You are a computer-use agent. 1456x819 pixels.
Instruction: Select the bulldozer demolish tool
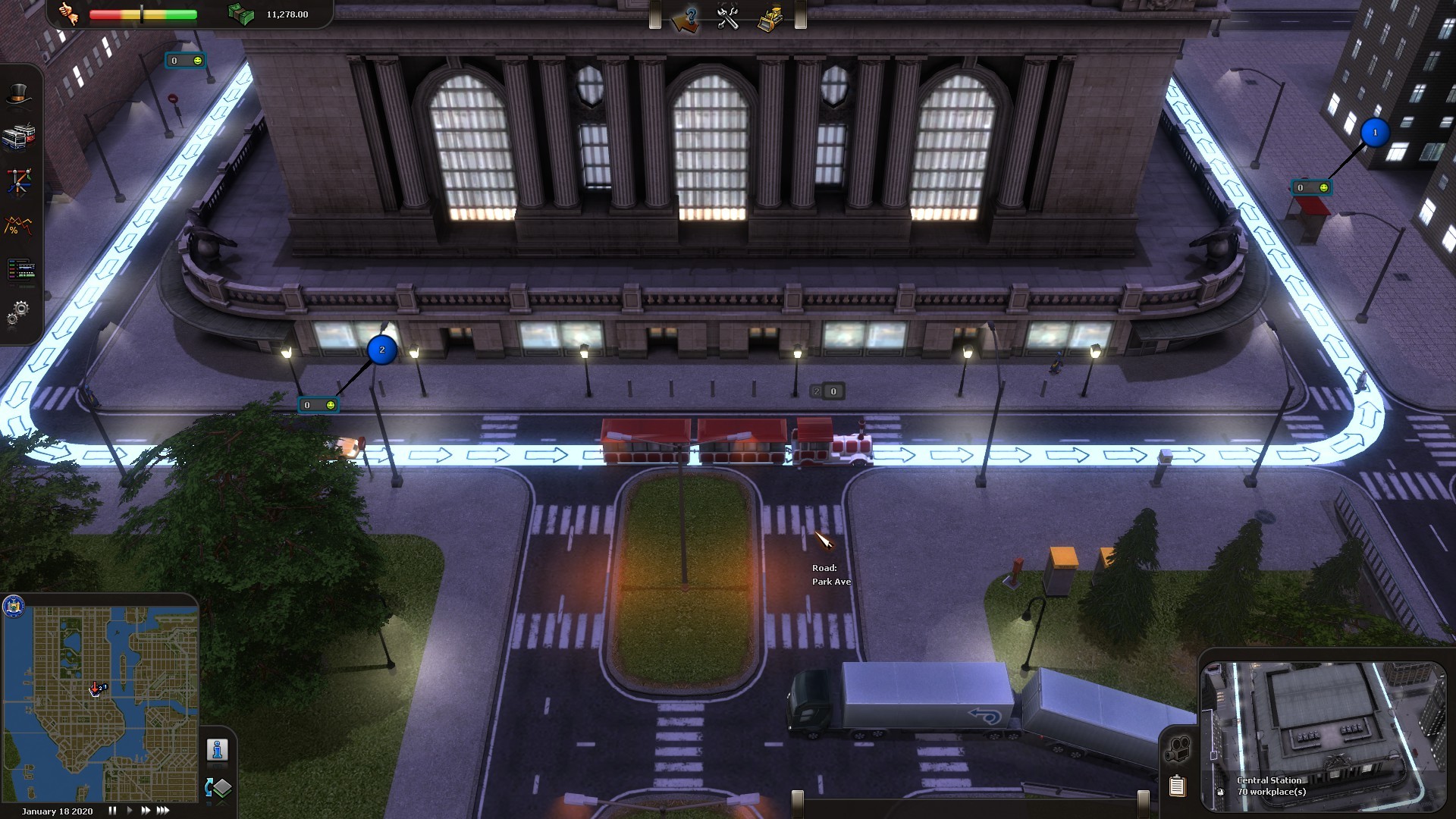(x=770, y=17)
